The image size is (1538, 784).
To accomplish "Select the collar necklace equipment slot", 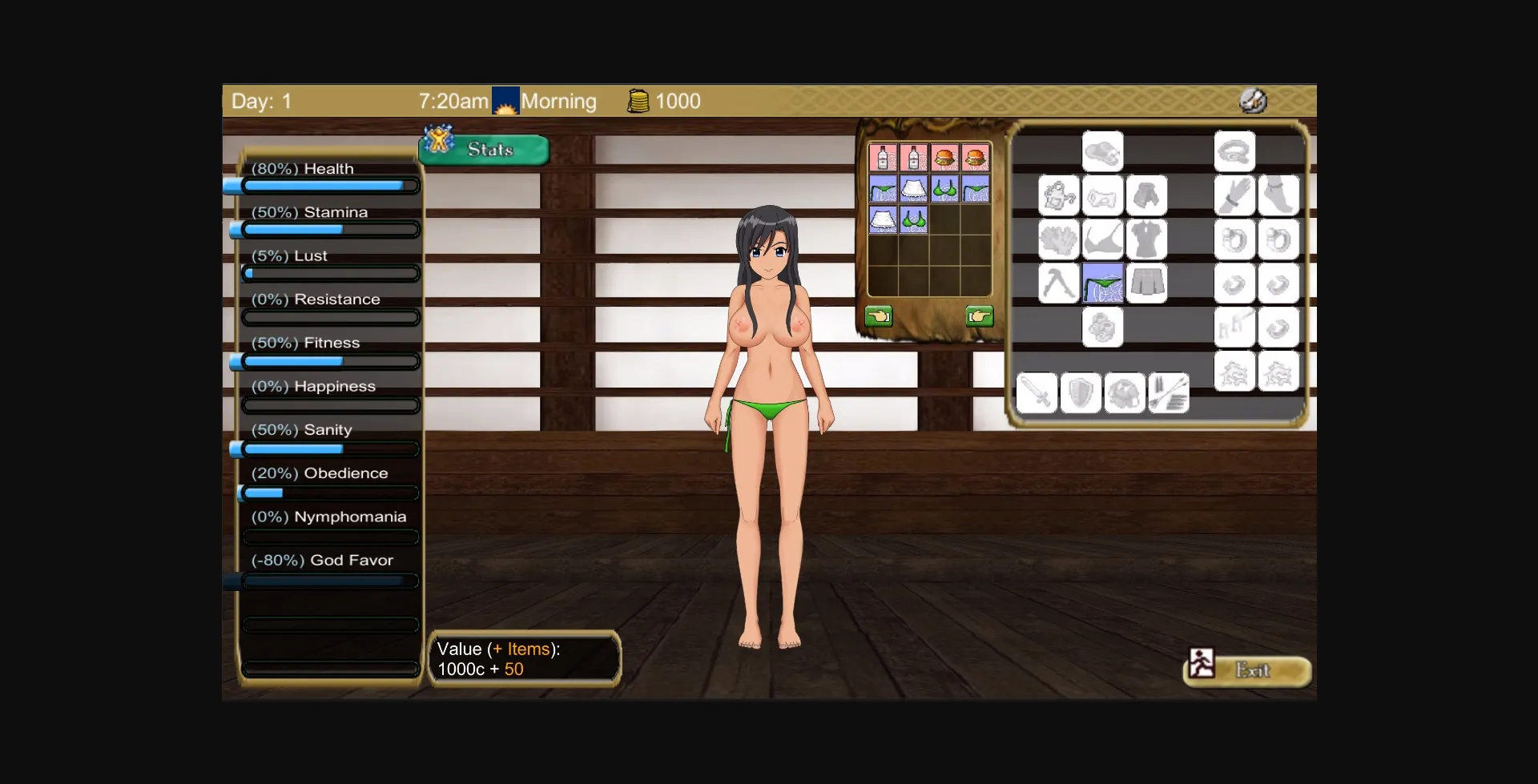I will 1234,151.
